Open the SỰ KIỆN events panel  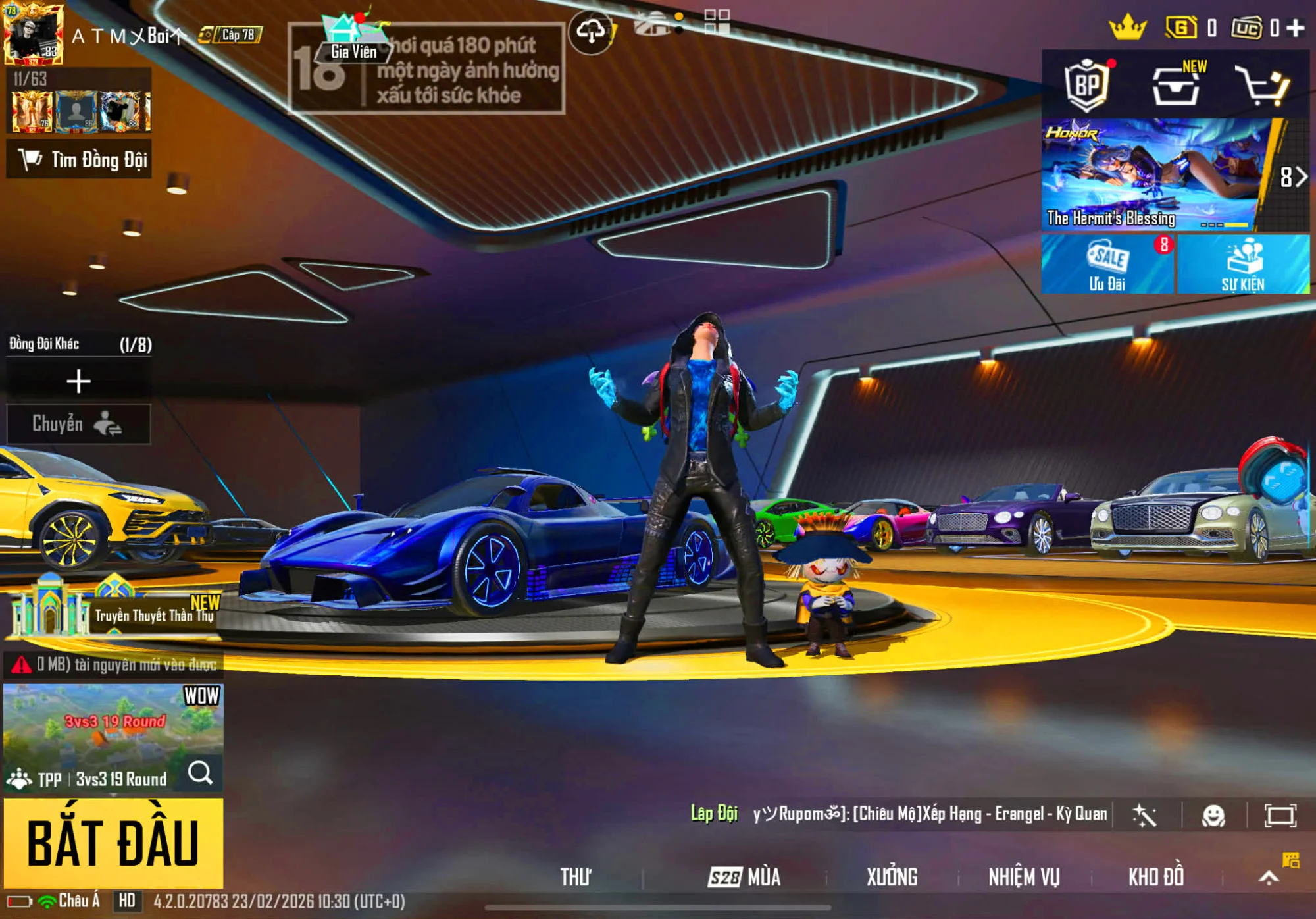(x=1243, y=265)
